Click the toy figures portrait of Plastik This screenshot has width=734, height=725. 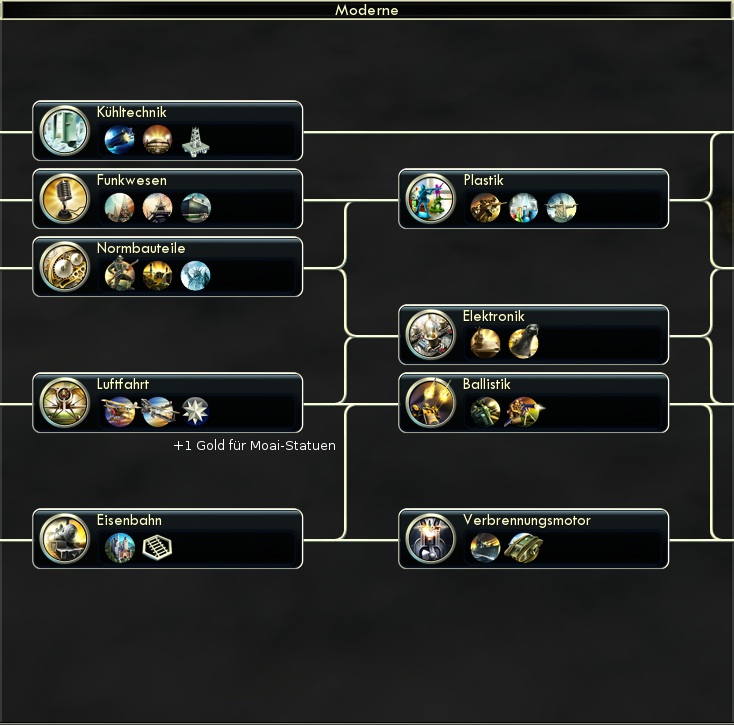tap(430, 199)
